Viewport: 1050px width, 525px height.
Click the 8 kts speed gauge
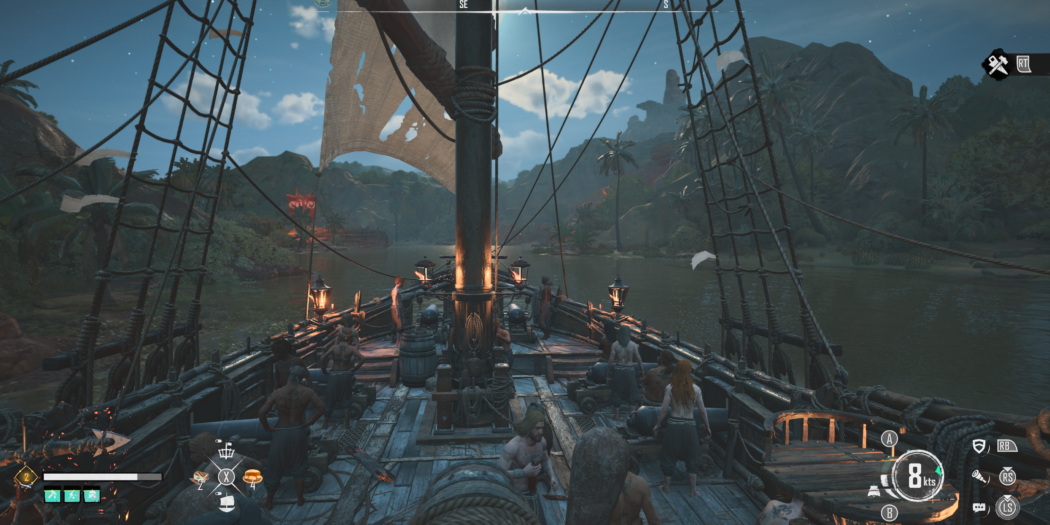pyautogui.click(x=917, y=476)
